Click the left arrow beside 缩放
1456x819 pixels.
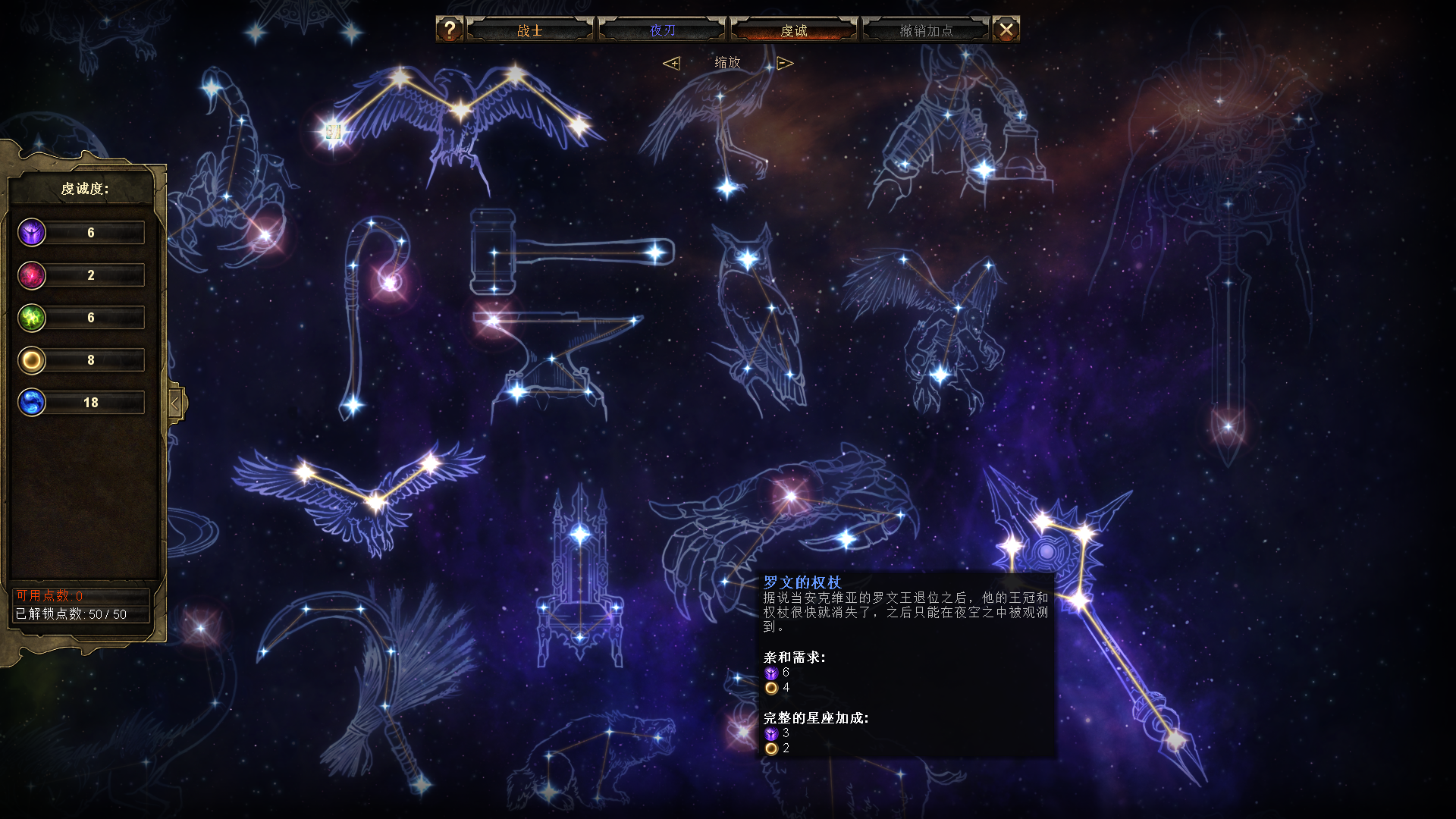(671, 63)
